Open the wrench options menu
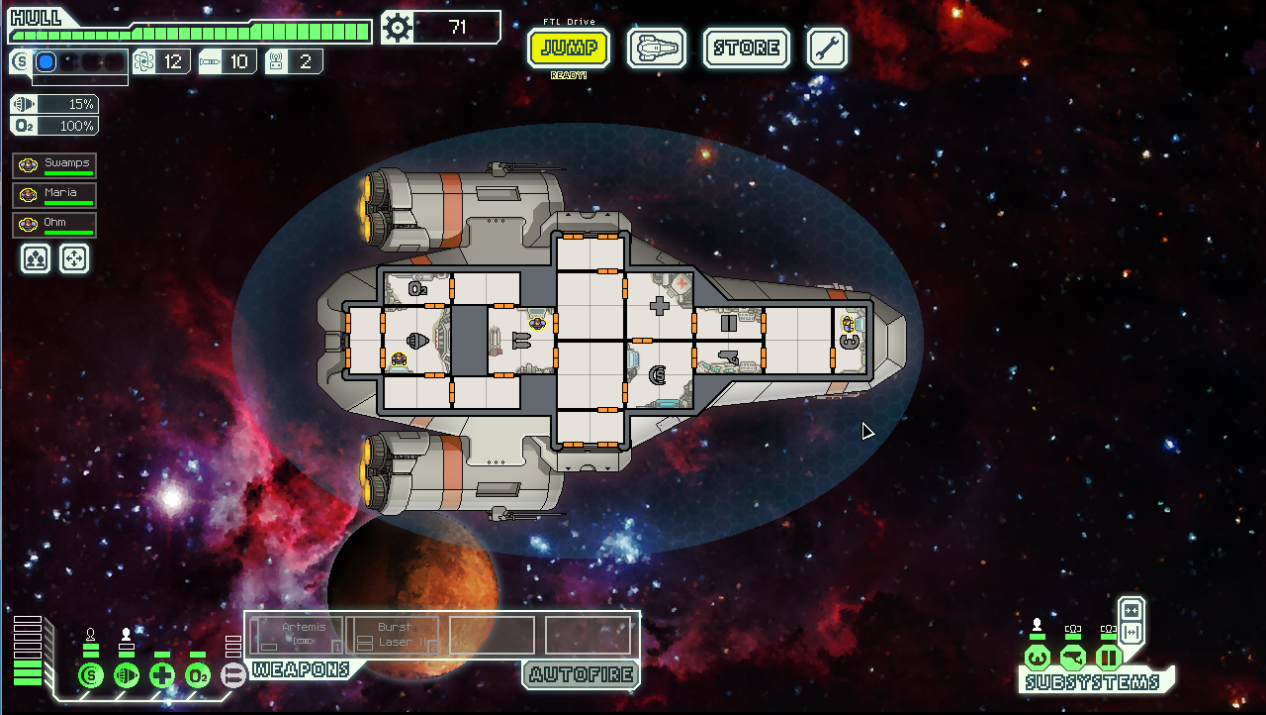The height and width of the screenshot is (715, 1266). (827, 48)
